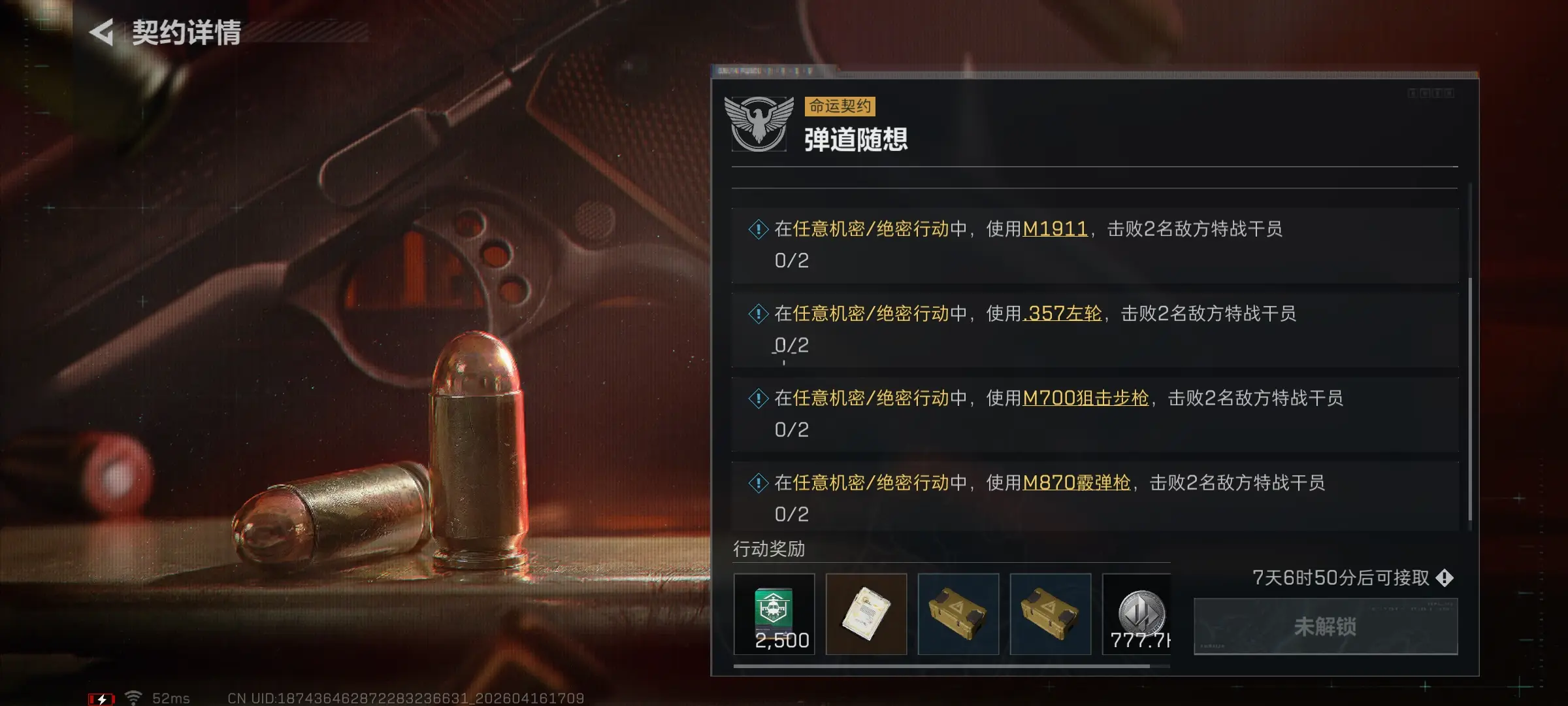Select the silver coin reward worth 777.7k
This screenshot has height=706, width=1568.
click(x=1137, y=613)
